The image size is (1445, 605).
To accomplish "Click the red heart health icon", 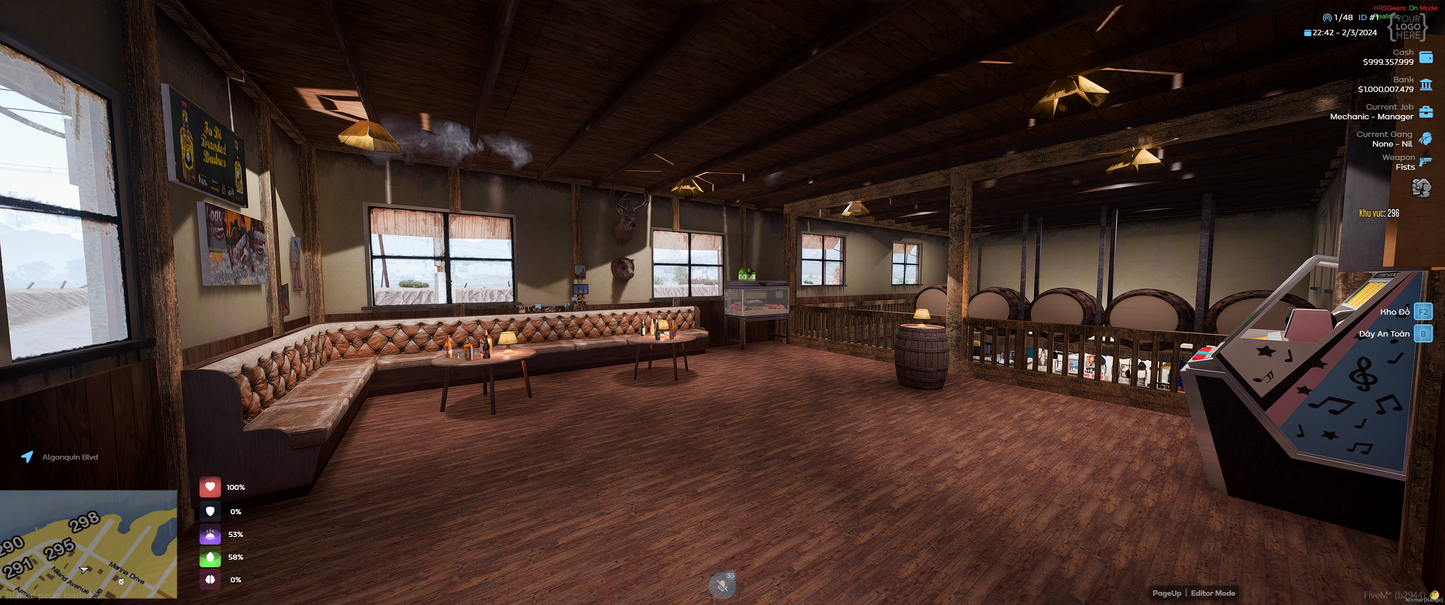I will click(210, 487).
